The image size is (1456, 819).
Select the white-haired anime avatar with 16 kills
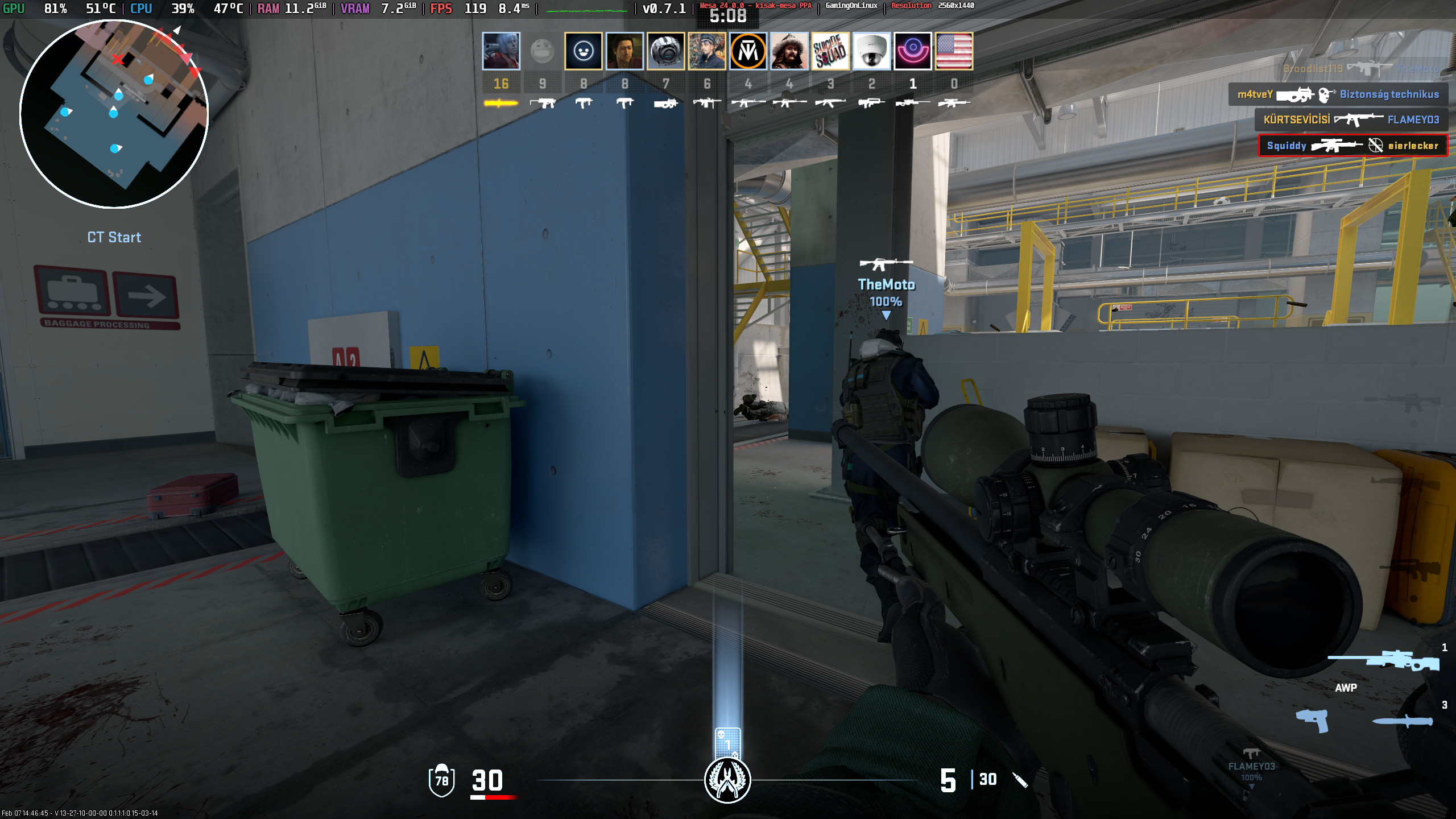click(x=500, y=51)
